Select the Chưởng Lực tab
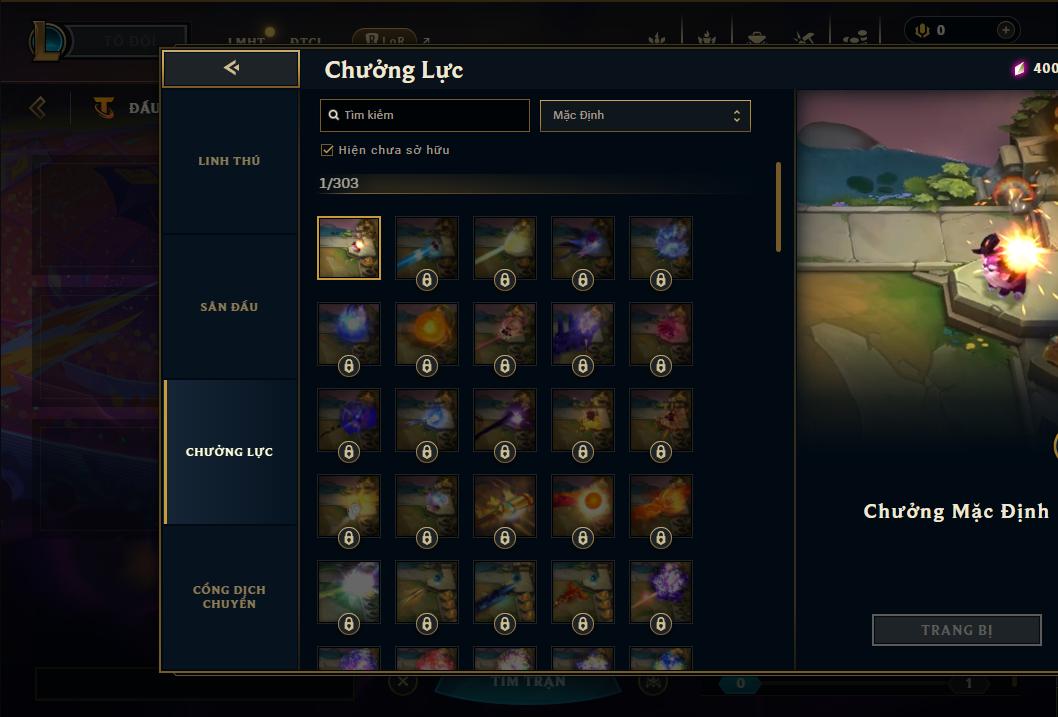The height and width of the screenshot is (717, 1058). (229, 452)
